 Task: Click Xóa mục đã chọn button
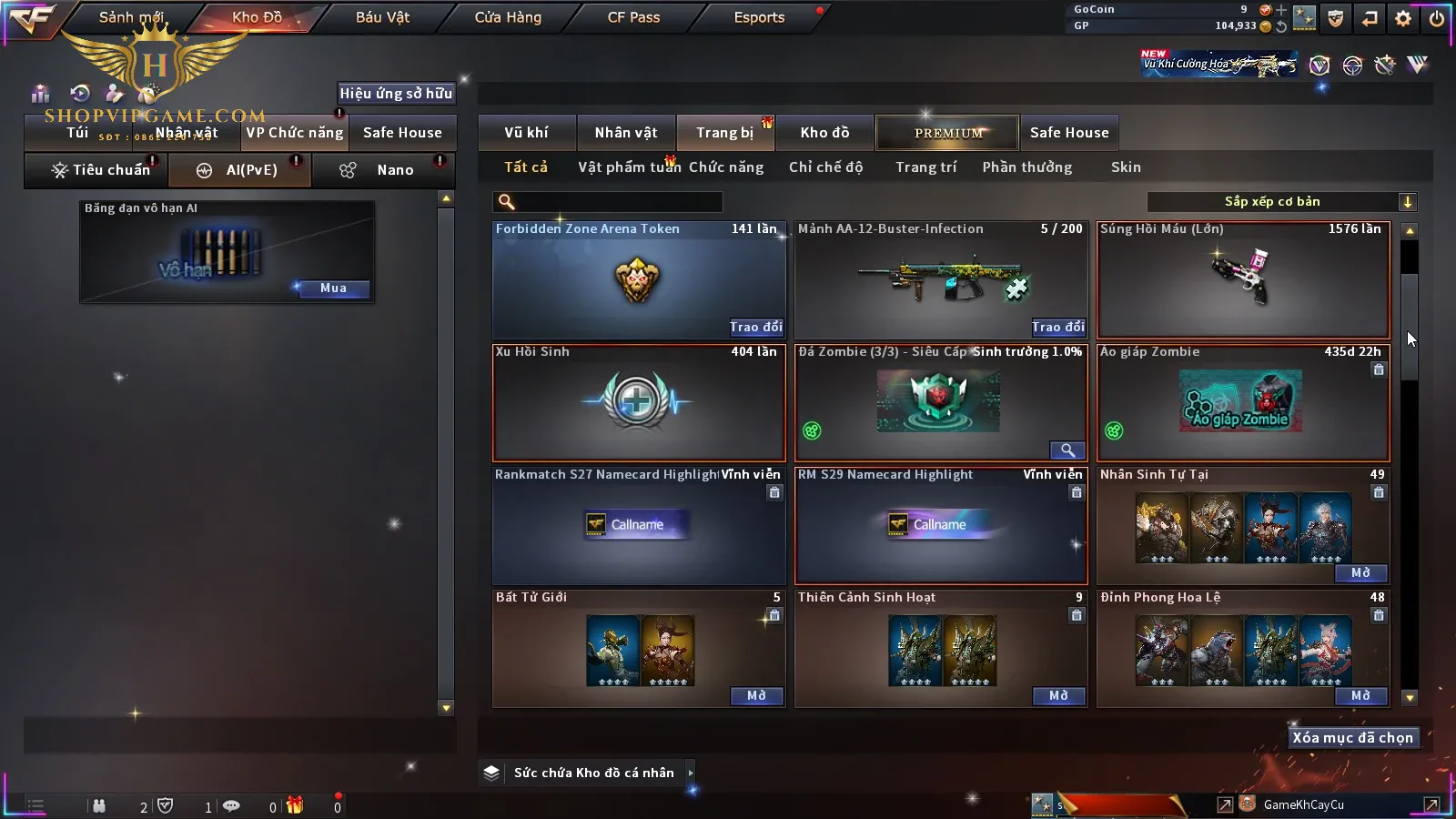click(x=1352, y=738)
